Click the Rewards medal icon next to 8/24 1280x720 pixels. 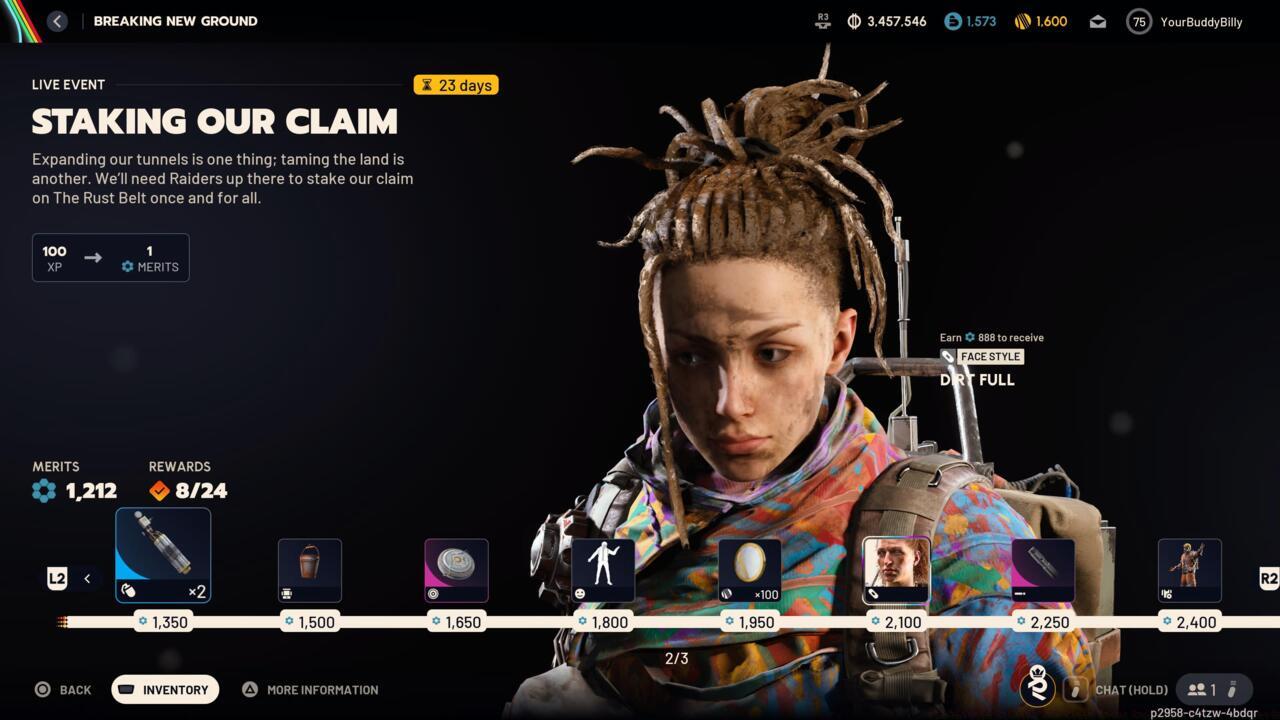(158, 490)
